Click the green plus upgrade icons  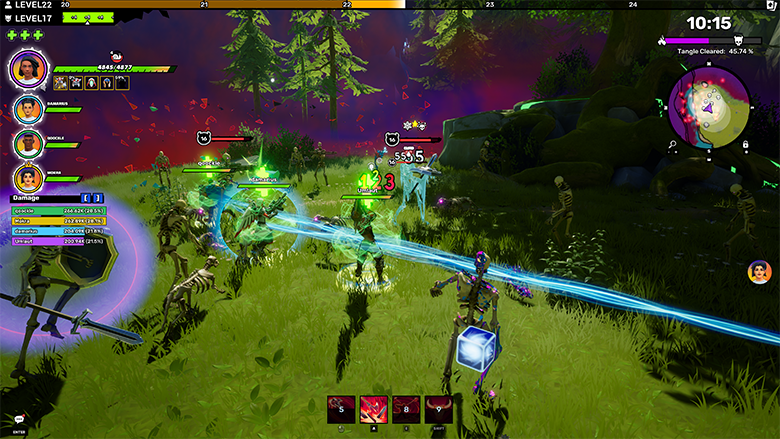[25, 35]
